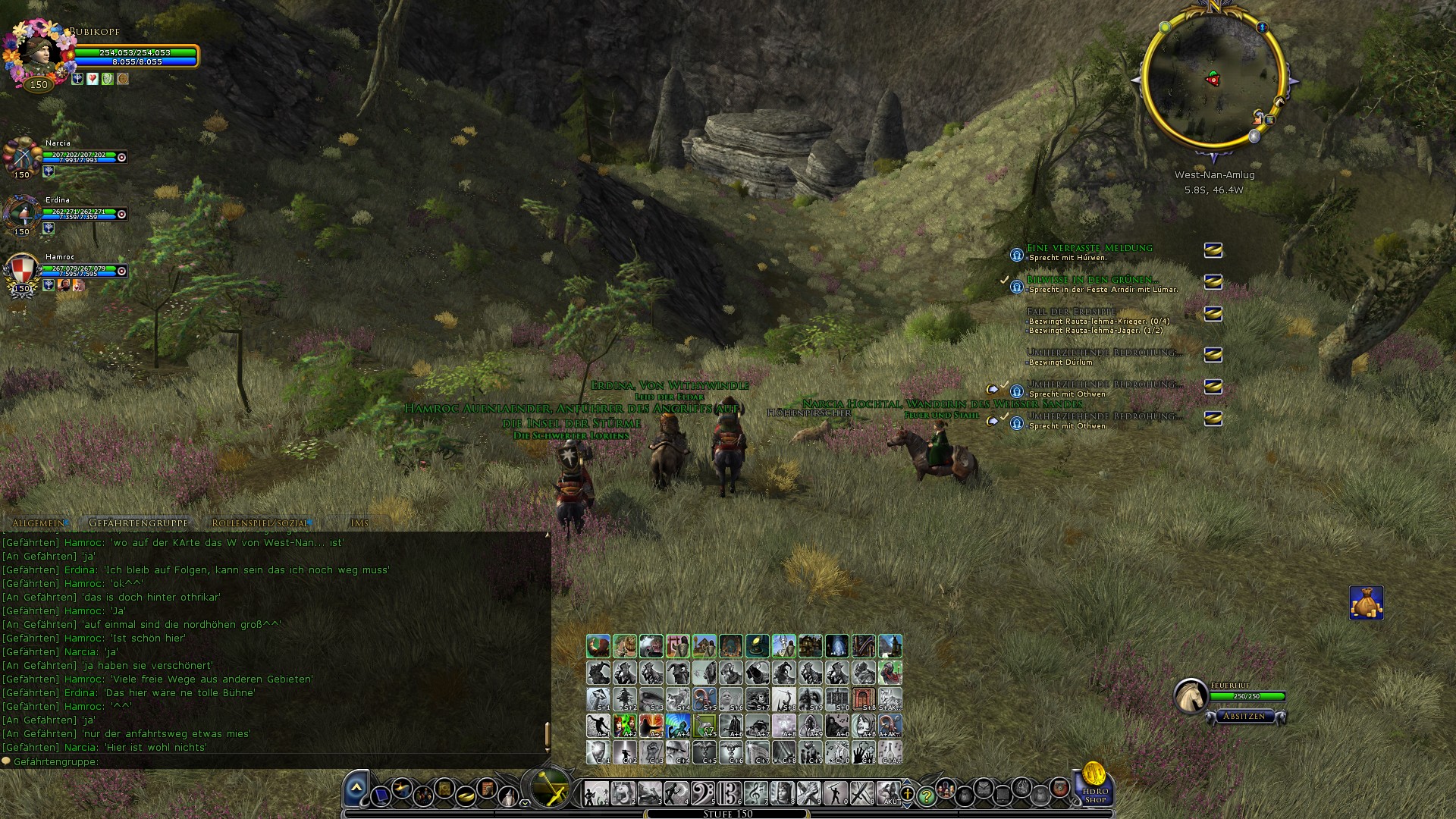Choose Hamroc's fellowship frame
This screenshot has width=1456, height=819.
[x=21, y=271]
